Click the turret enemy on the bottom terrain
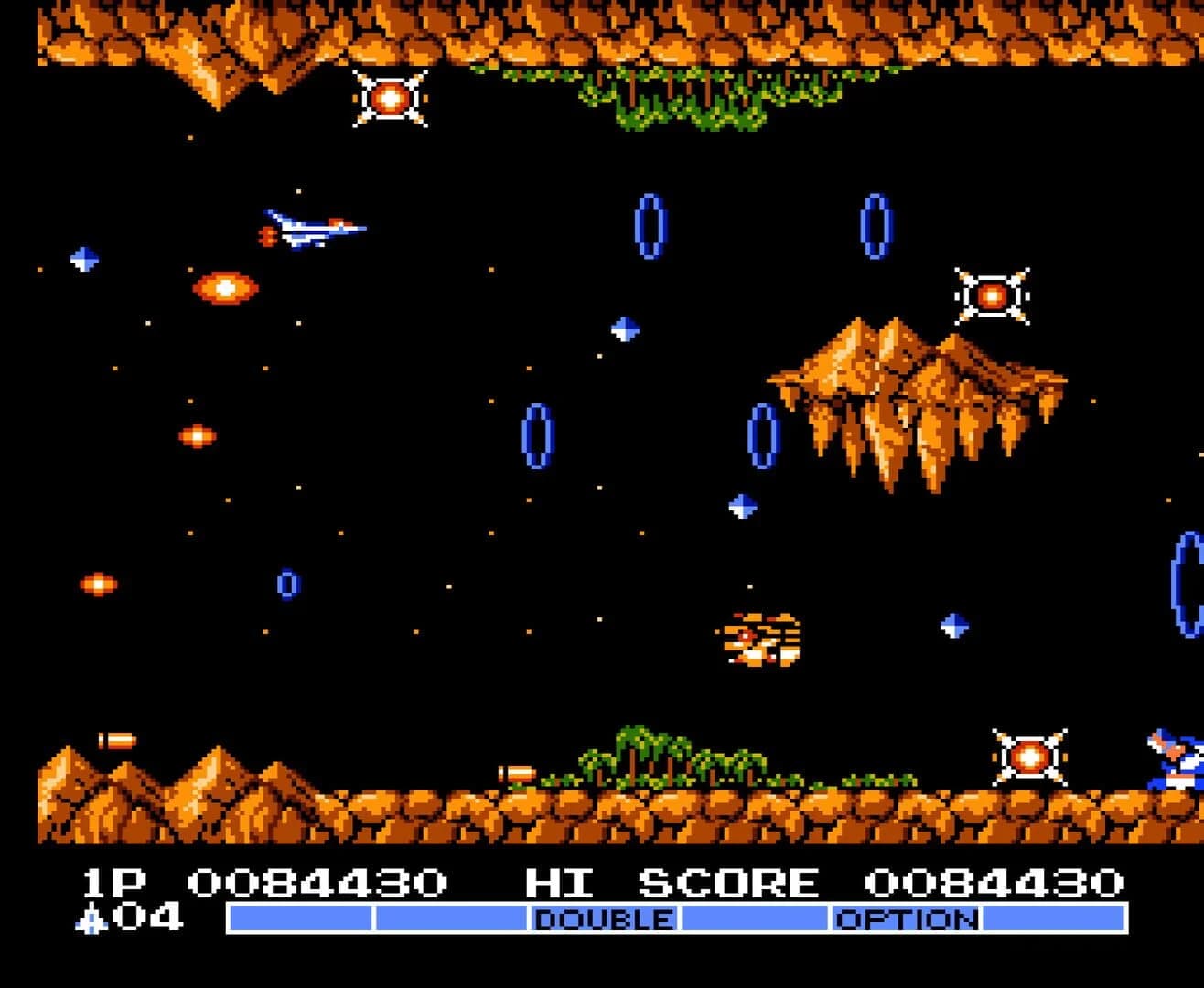This screenshot has width=1204, height=988. tap(1029, 757)
